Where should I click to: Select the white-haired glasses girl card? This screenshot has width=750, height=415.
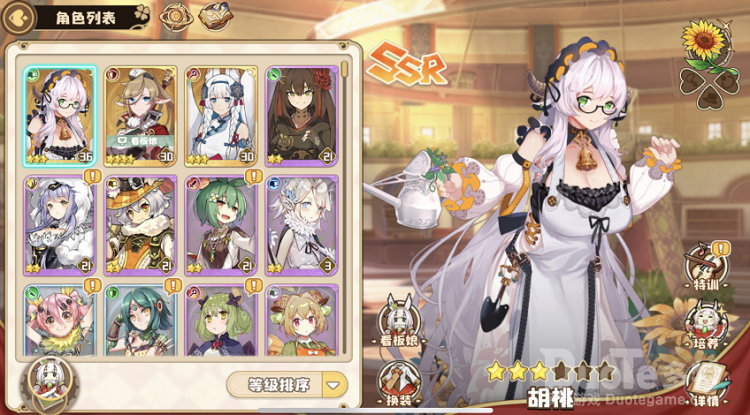coord(60,115)
